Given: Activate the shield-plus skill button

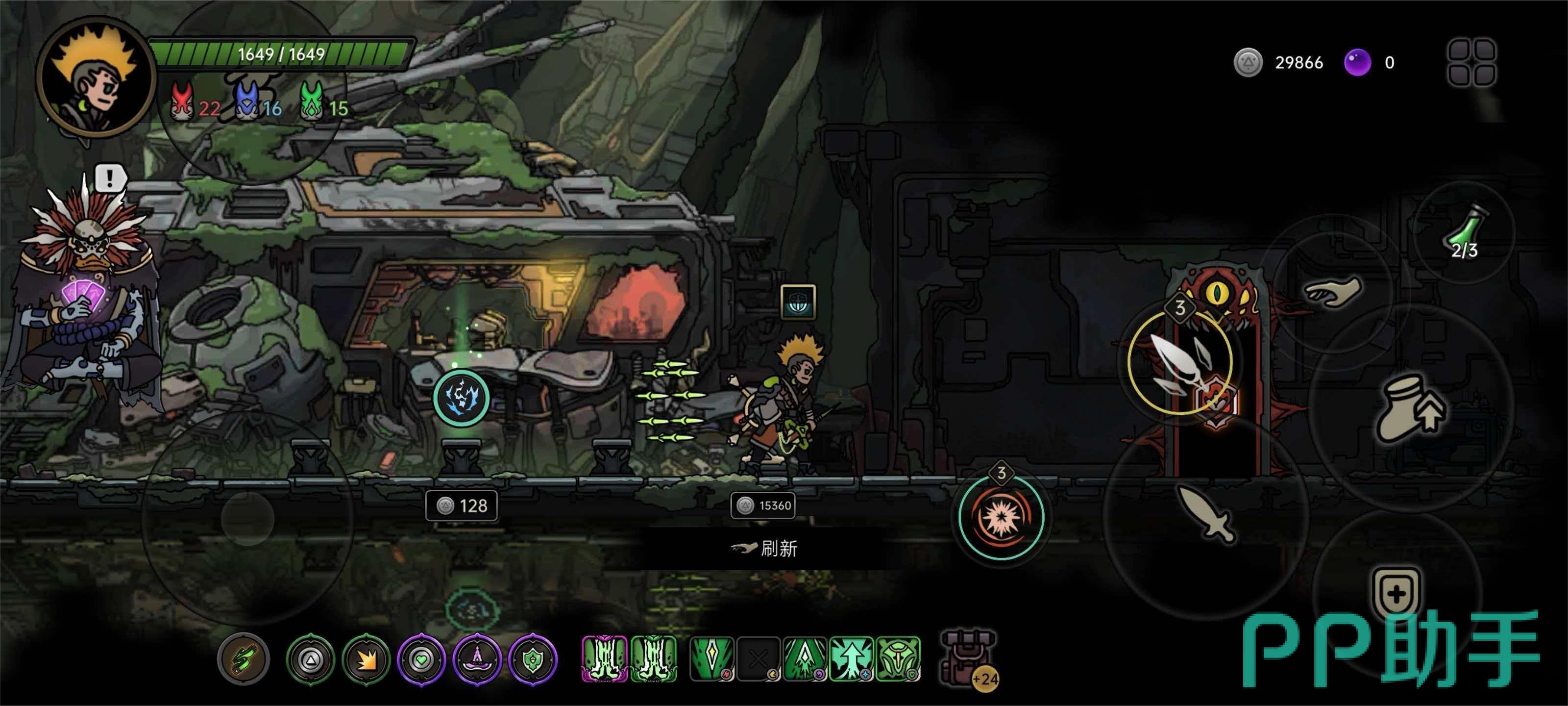Looking at the screenshot, I should [1396, 593].
